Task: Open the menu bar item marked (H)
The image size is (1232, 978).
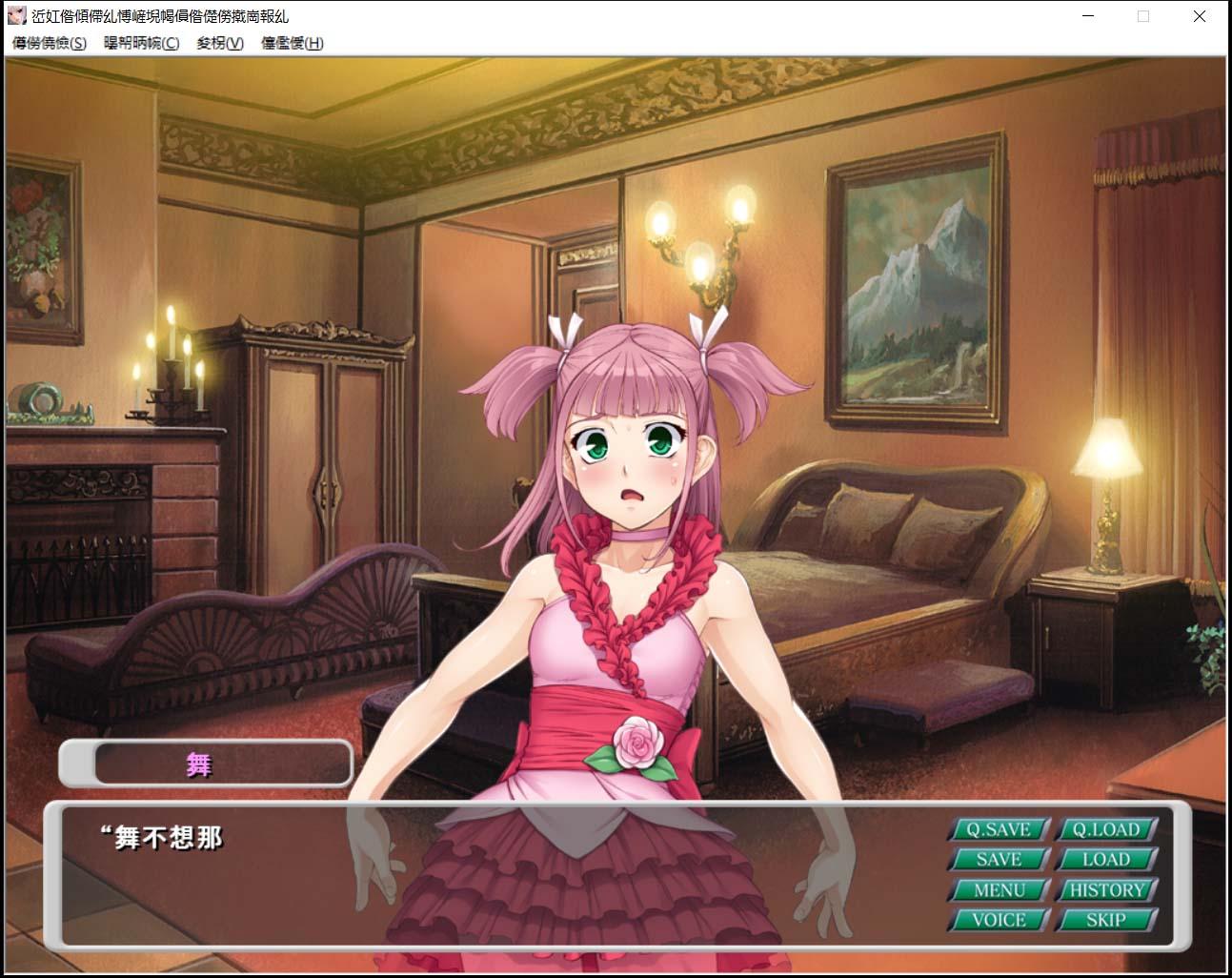Action: pos(292,43)
